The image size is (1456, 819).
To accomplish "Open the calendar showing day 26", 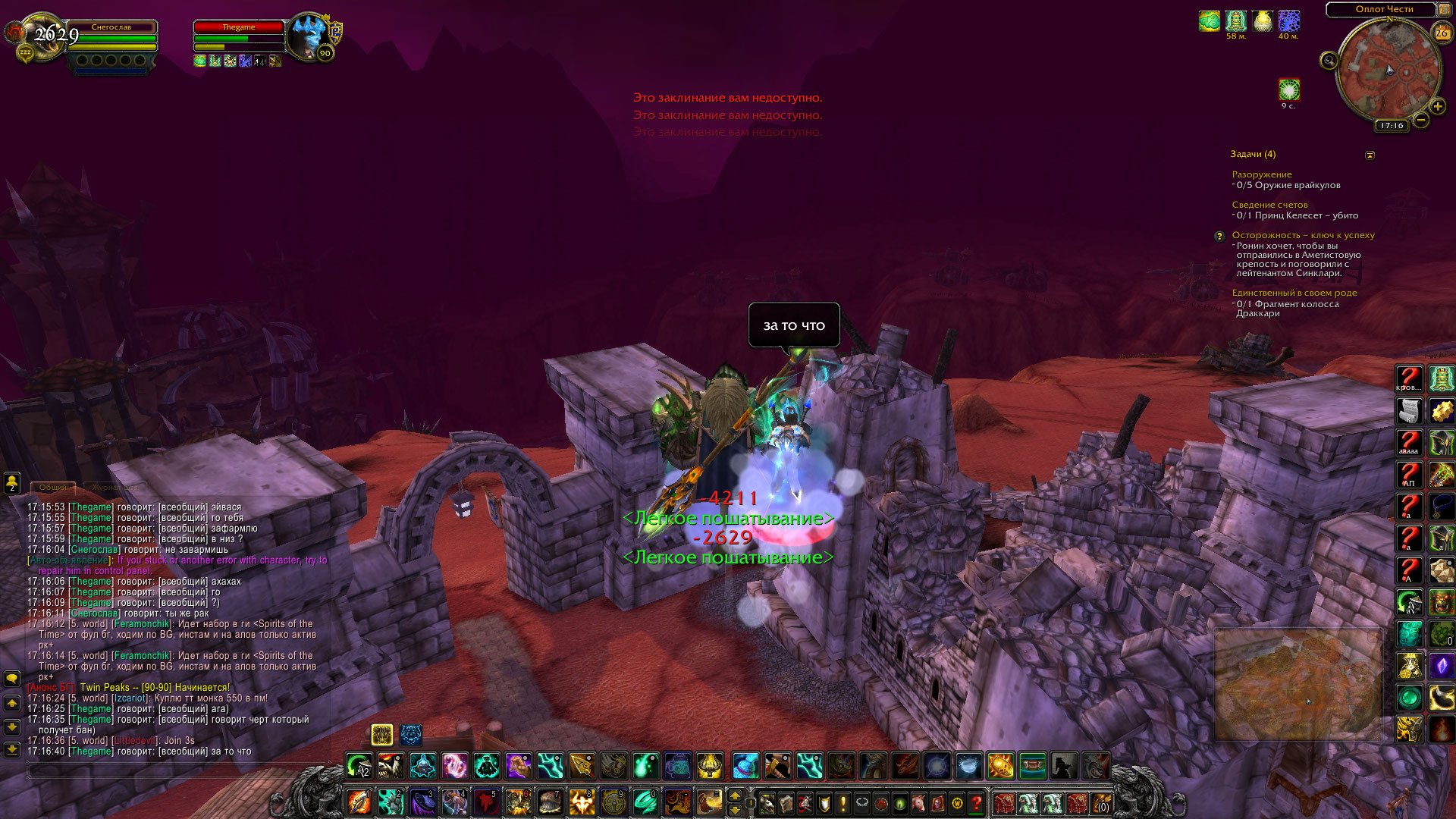I will pyautogui.click(x=1442, y=33).
